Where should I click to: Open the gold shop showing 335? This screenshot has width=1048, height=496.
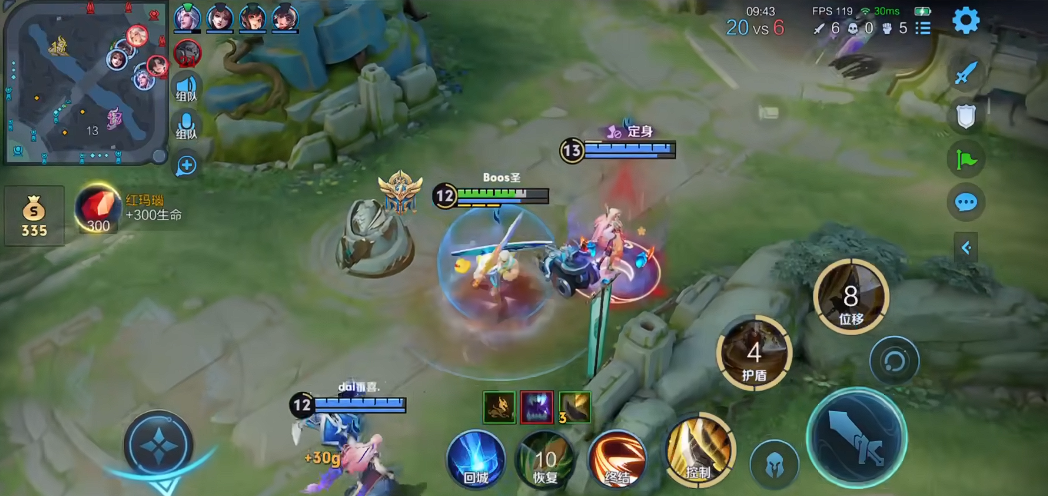click(34, 215)
